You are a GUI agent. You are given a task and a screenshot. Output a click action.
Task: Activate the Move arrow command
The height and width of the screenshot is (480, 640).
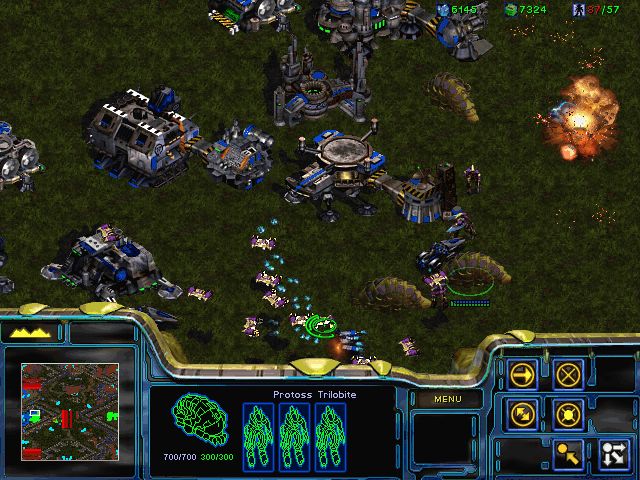coord(522,374)
